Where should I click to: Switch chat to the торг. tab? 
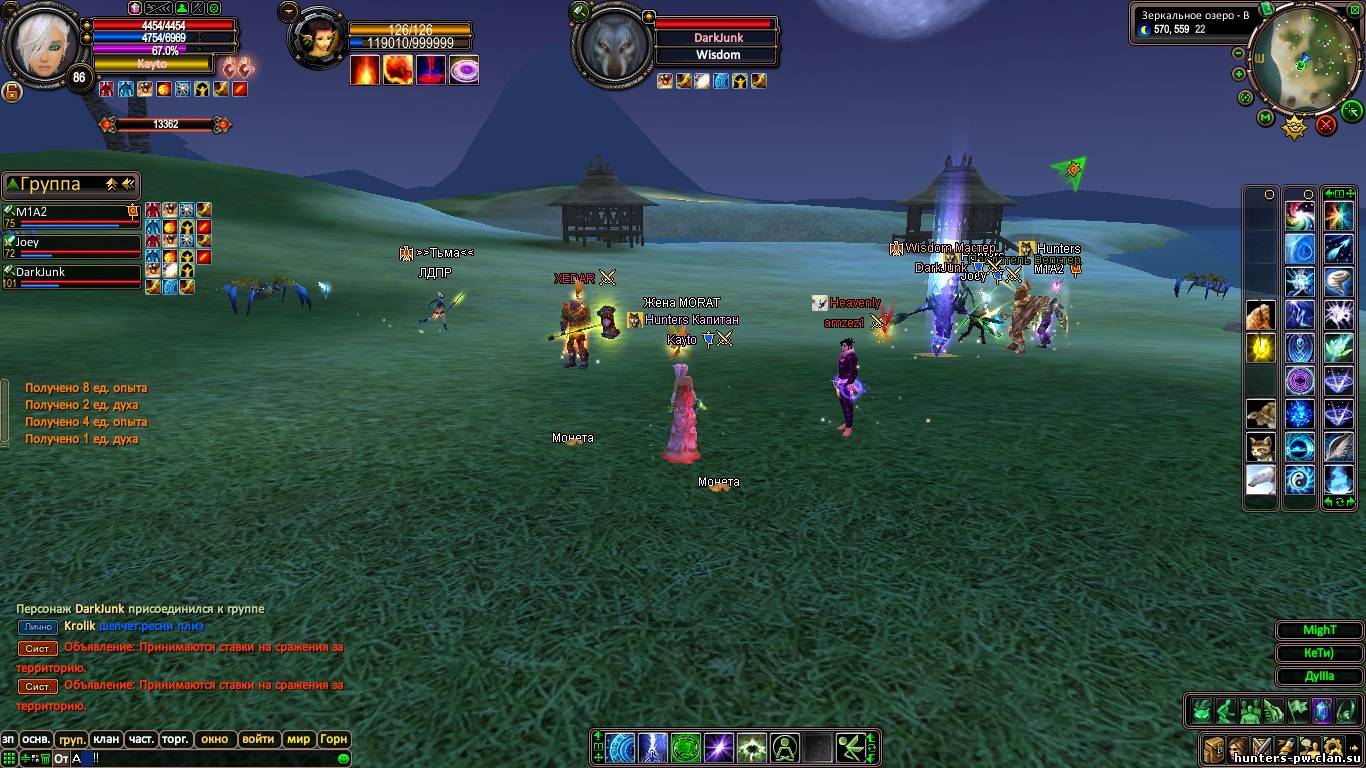pyautogui.click(x=176, y=740)
